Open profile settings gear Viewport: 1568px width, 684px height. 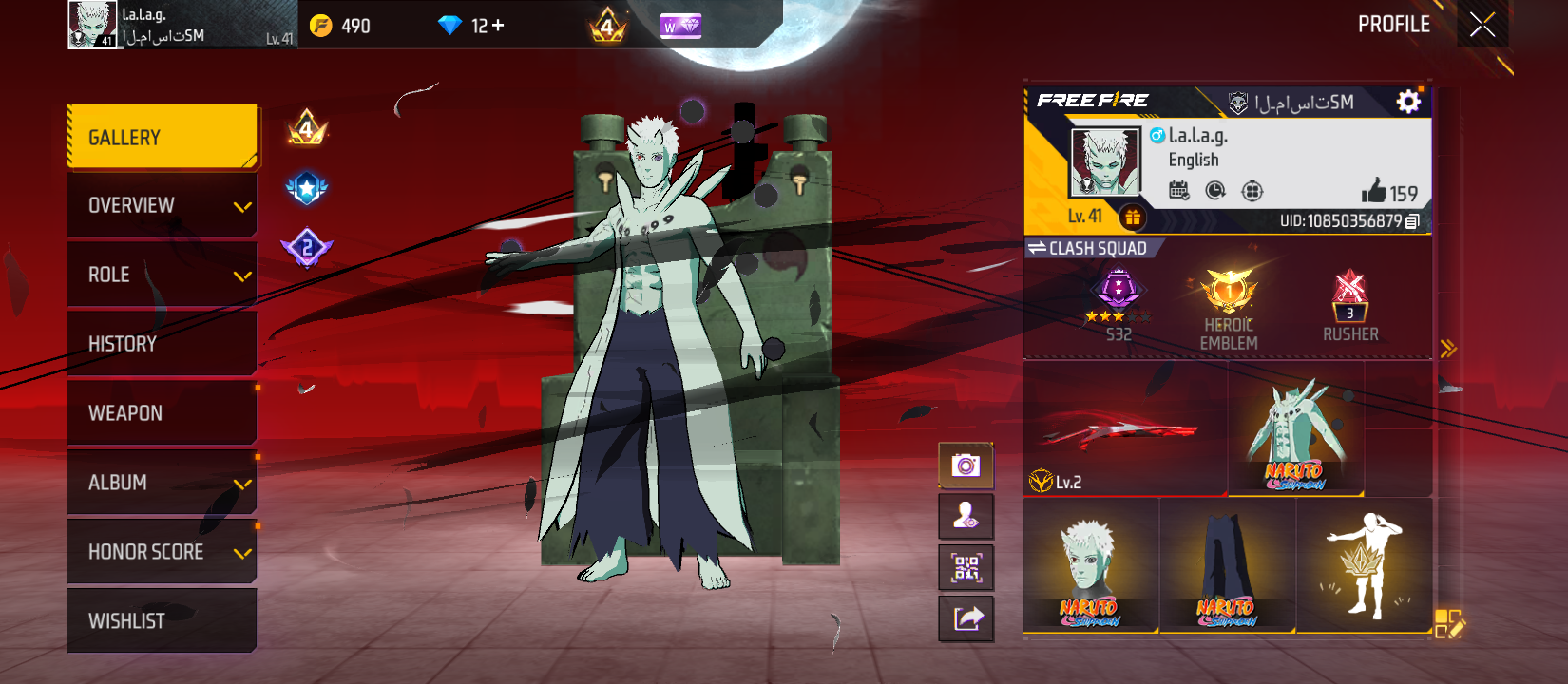coord(1408,102)
